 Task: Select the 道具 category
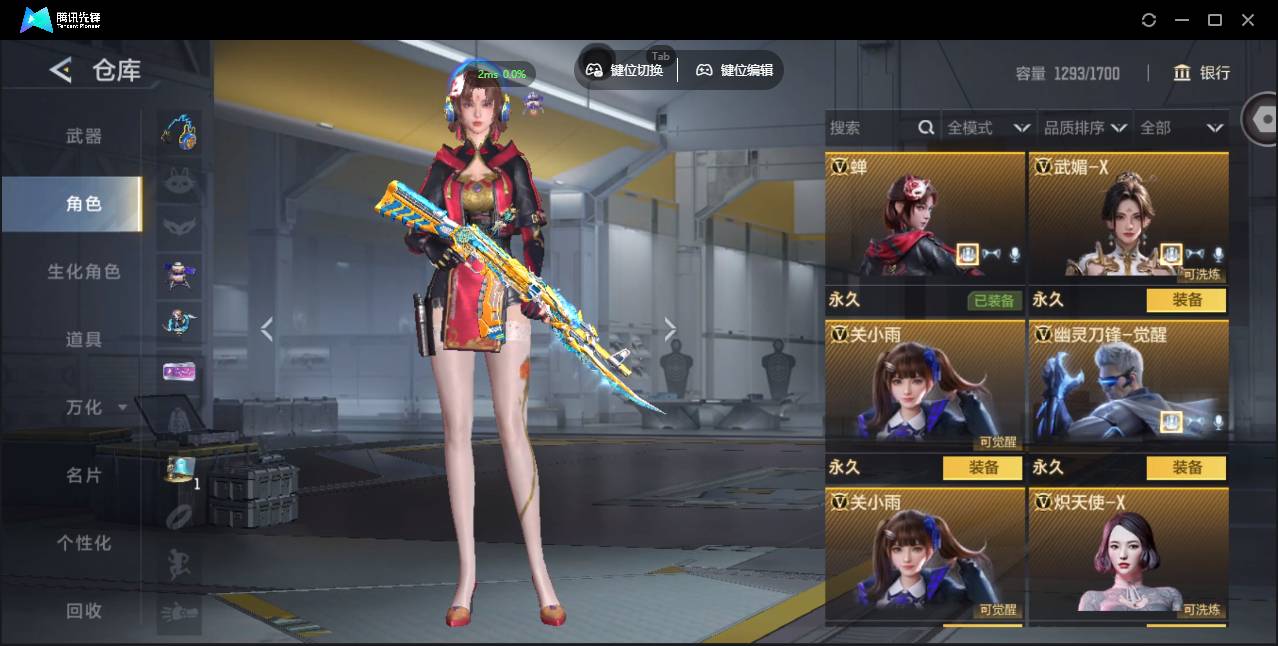[84, 340]
